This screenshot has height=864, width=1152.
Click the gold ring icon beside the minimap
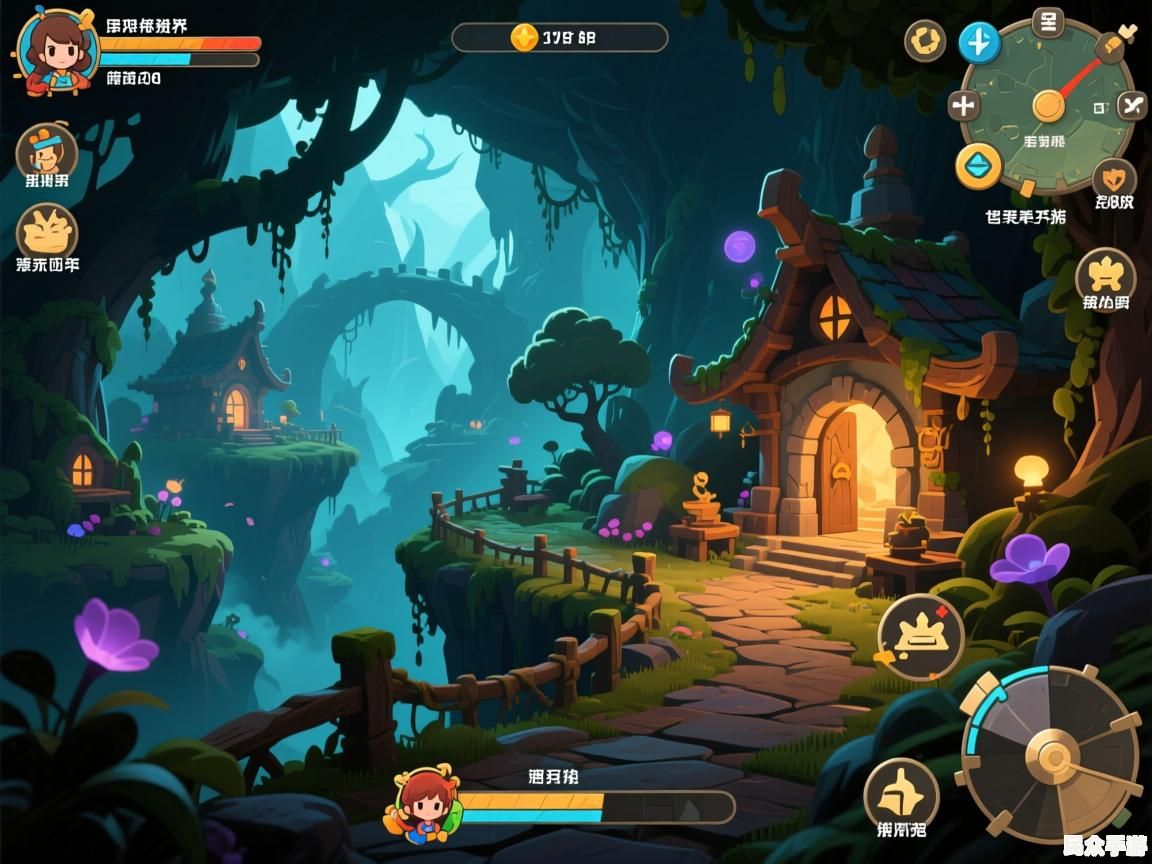click(x=925, y=42)
